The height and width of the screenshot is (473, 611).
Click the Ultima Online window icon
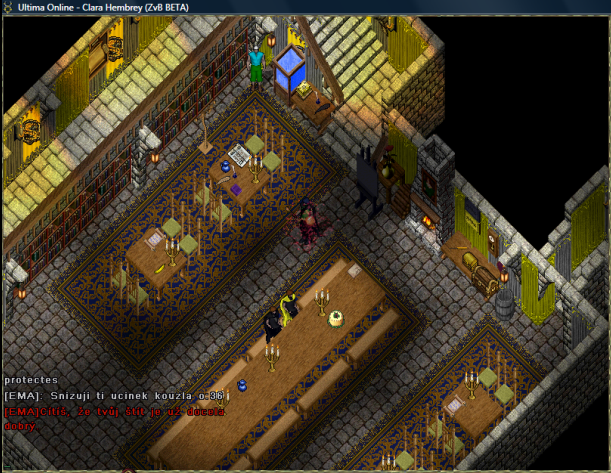10,7
